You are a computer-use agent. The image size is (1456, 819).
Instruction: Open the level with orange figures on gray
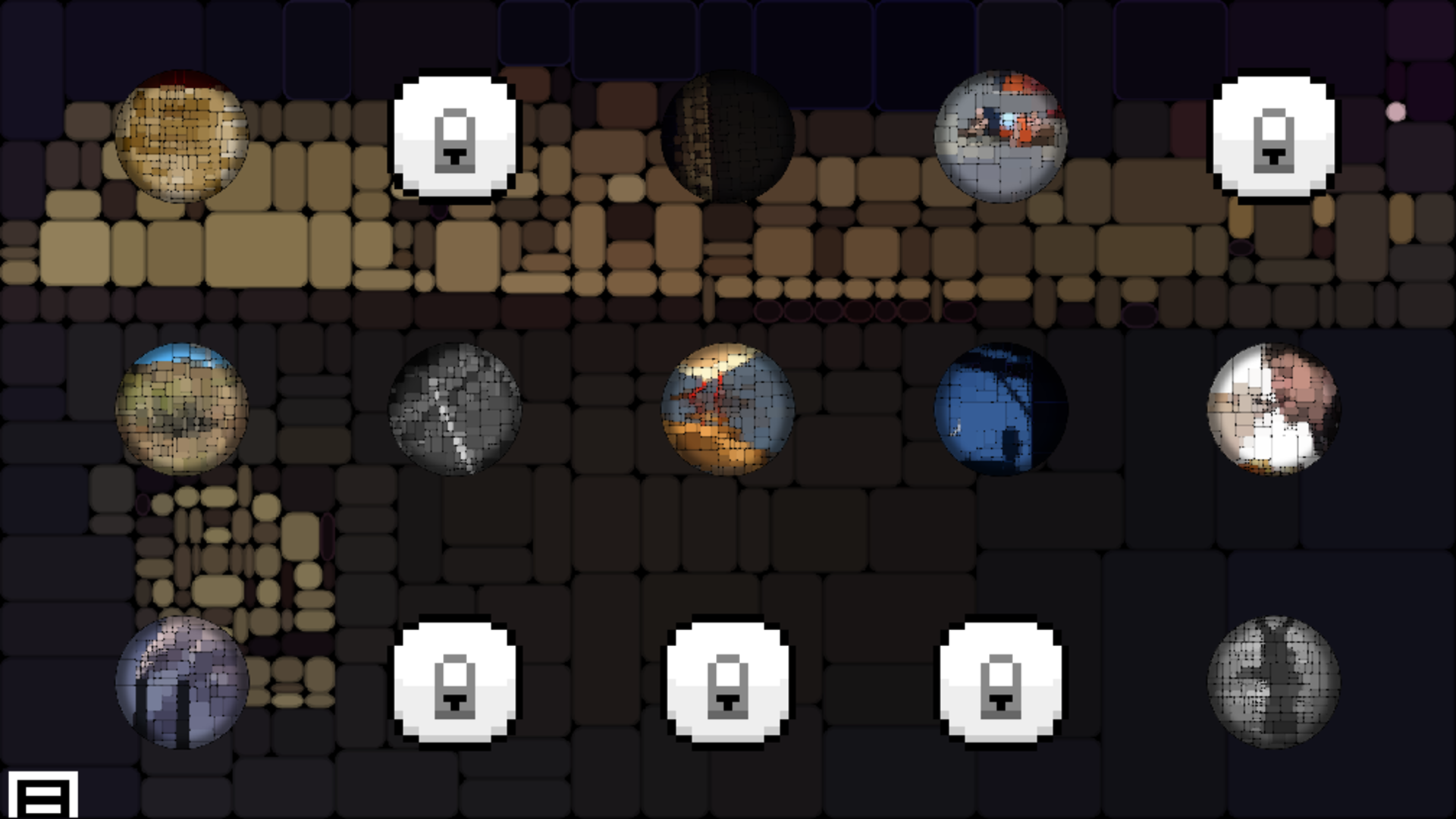click(x=1001, y=136)
